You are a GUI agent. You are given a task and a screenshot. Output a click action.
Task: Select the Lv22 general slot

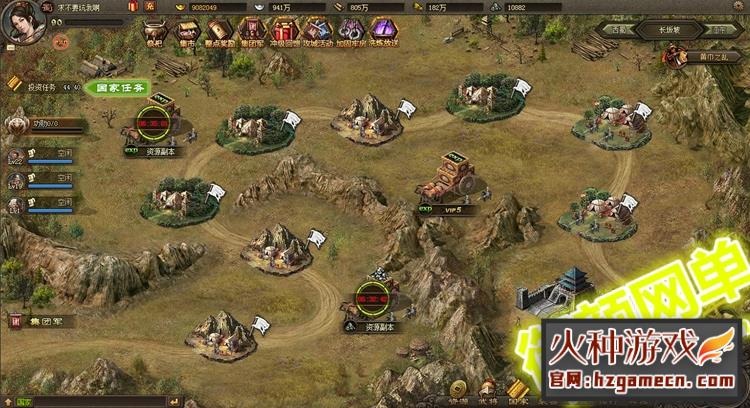click(17, 155)
